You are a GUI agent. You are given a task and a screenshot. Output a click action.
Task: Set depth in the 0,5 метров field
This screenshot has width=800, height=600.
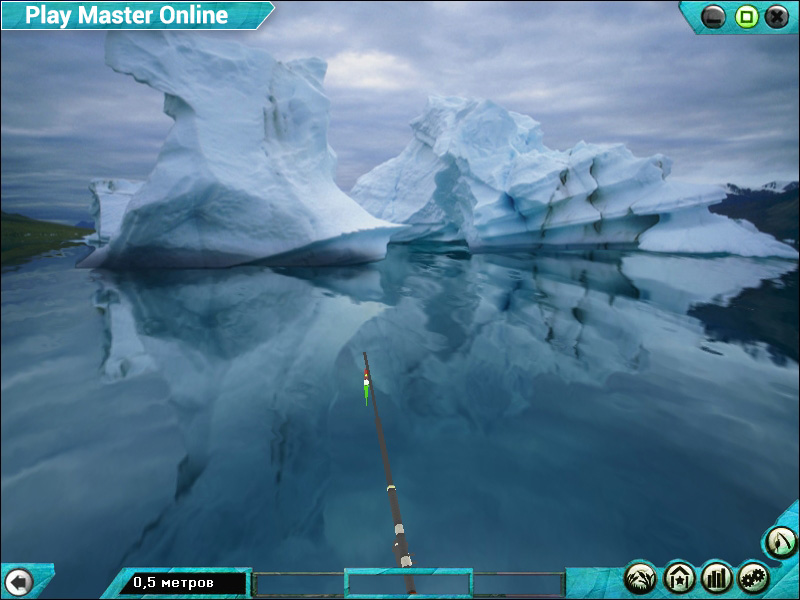pos(183,582)
